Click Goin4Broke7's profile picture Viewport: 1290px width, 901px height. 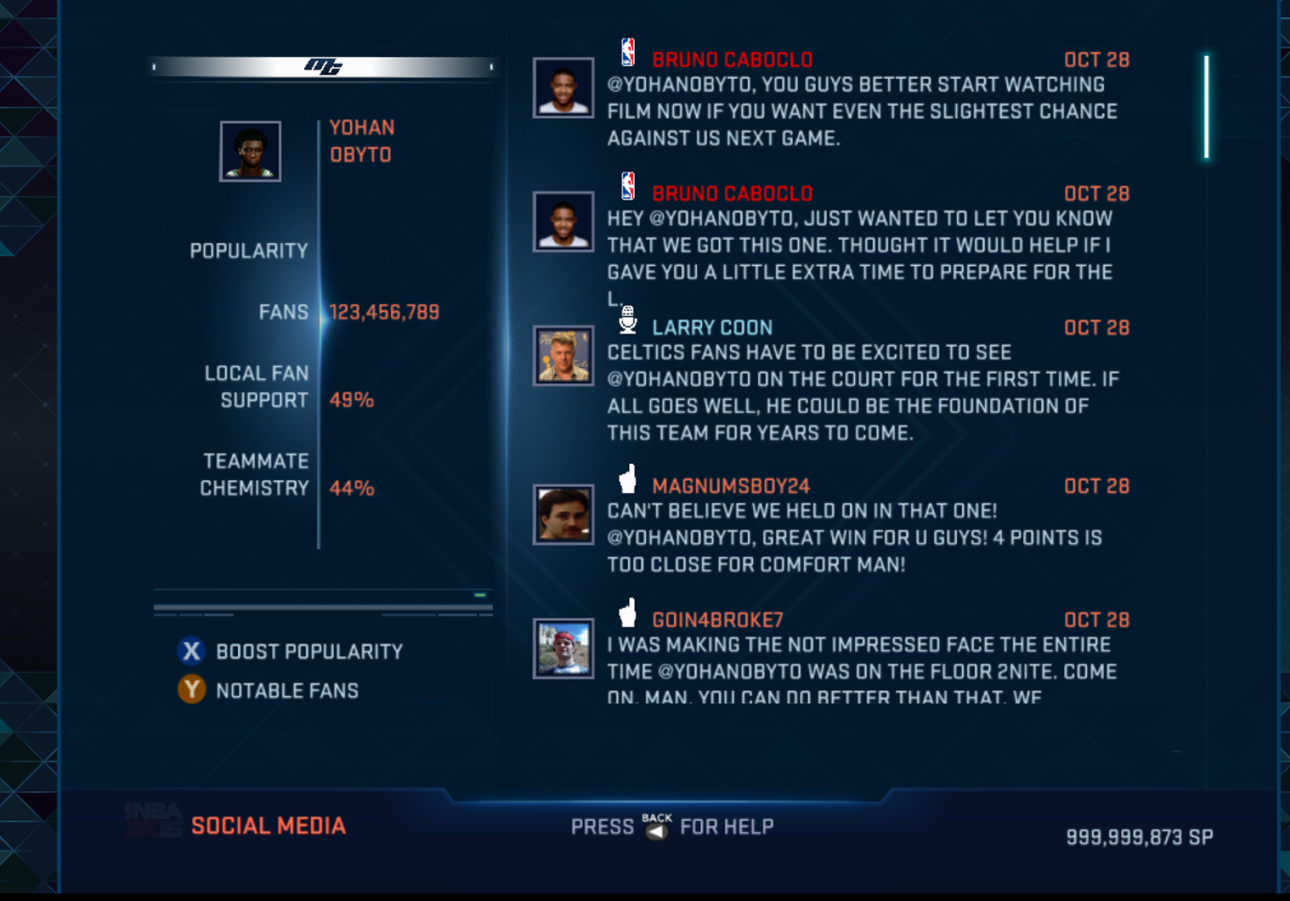[563, 648]
